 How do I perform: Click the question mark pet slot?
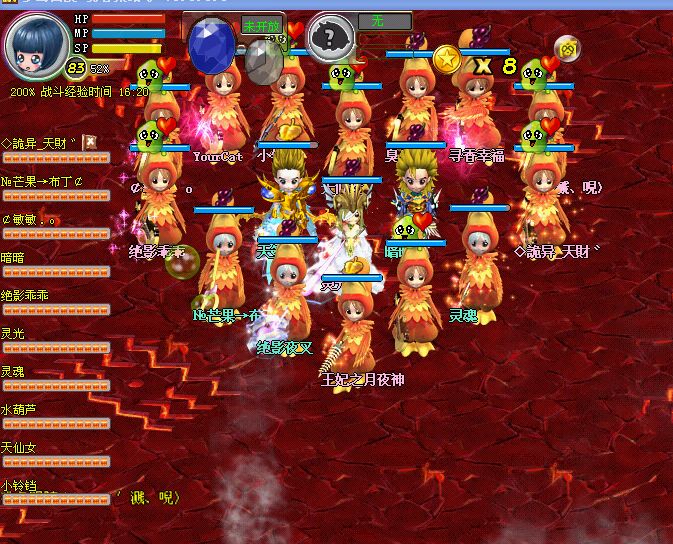pyautogui.click(x=329, y=39)
